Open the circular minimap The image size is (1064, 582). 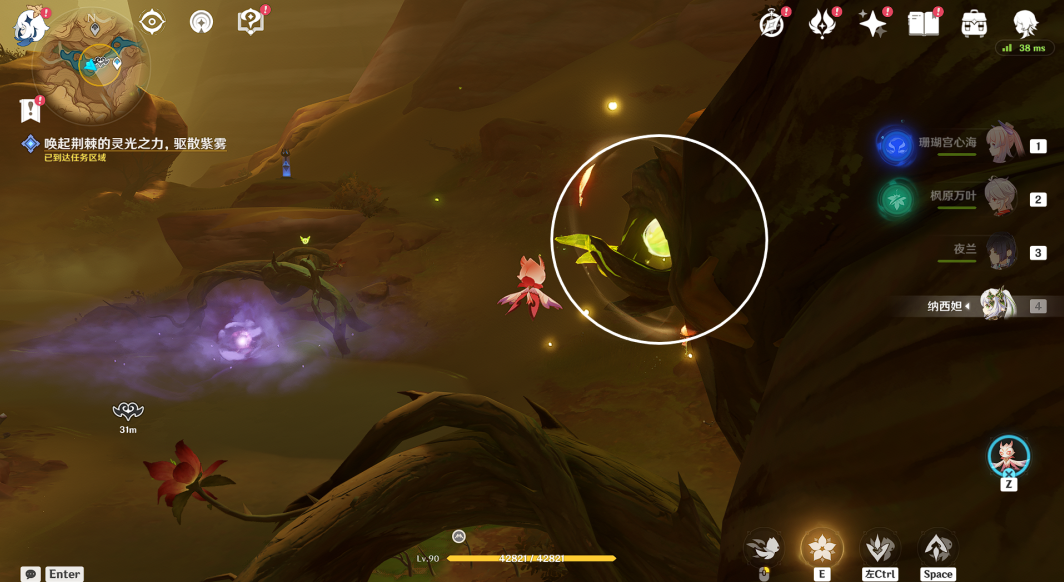[x=92, y=64]
